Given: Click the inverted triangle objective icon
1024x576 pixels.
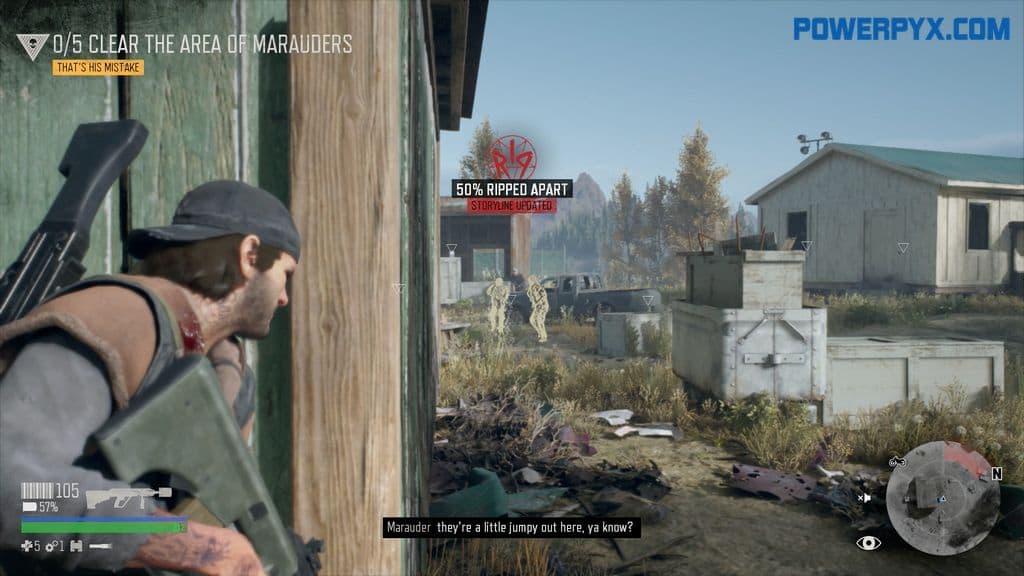Looking at the screenshot, I should point(32,46).
